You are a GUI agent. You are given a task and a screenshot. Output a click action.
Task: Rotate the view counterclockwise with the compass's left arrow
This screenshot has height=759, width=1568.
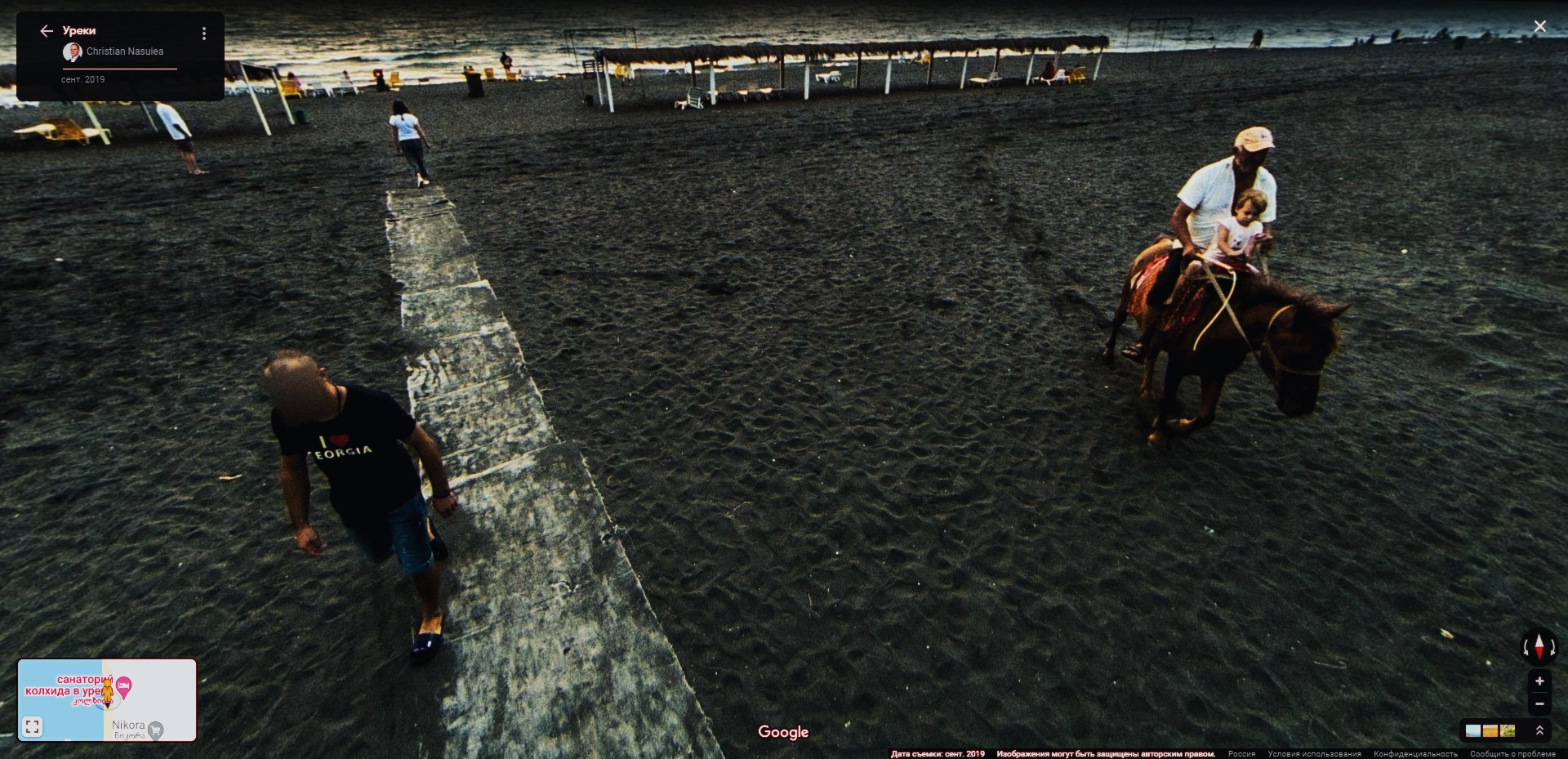tap(1526, 647)
